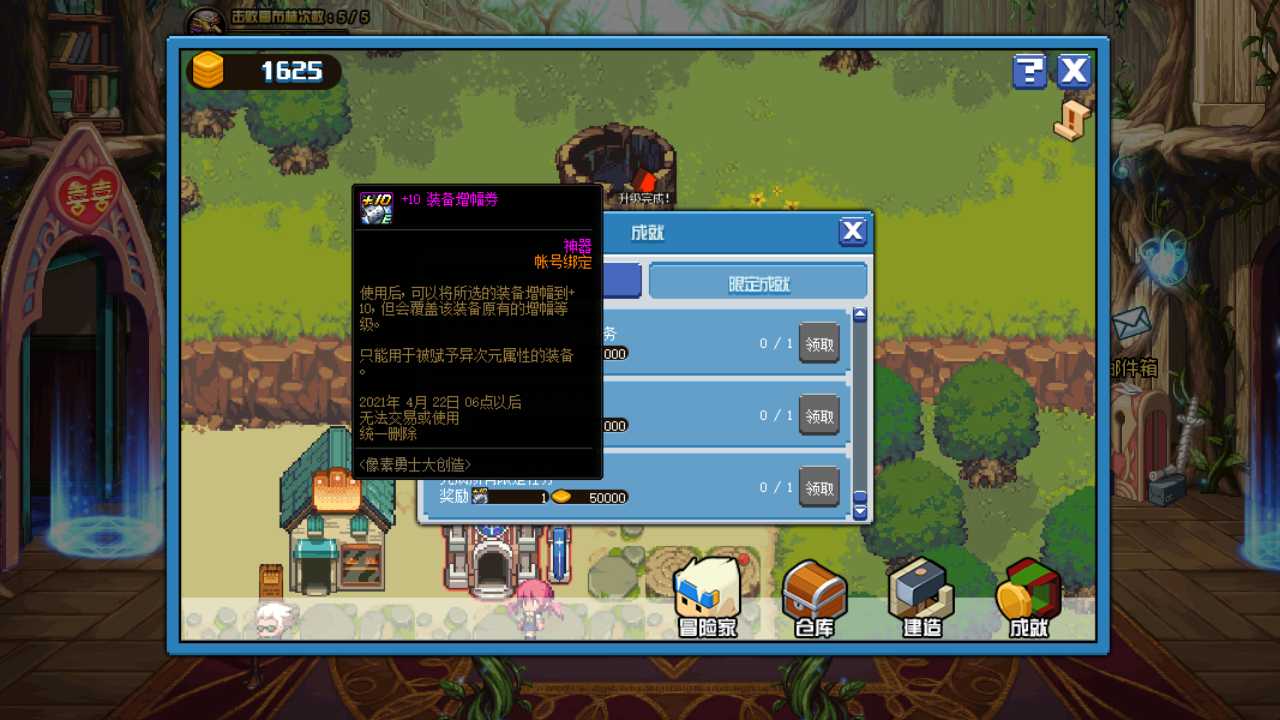Click the scrollbar down arrow in achievements
1280x720 pixels.
pyautogui.click(x=860, y=512)
